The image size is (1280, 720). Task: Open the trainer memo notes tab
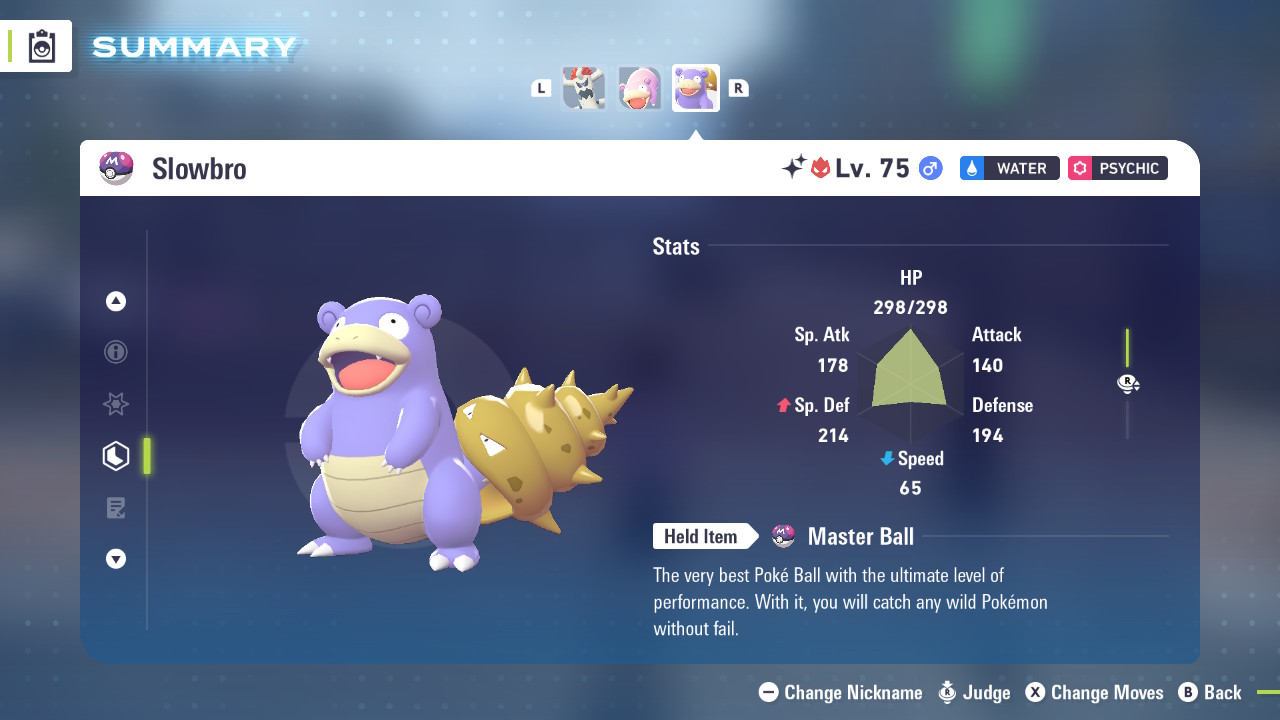116,508
